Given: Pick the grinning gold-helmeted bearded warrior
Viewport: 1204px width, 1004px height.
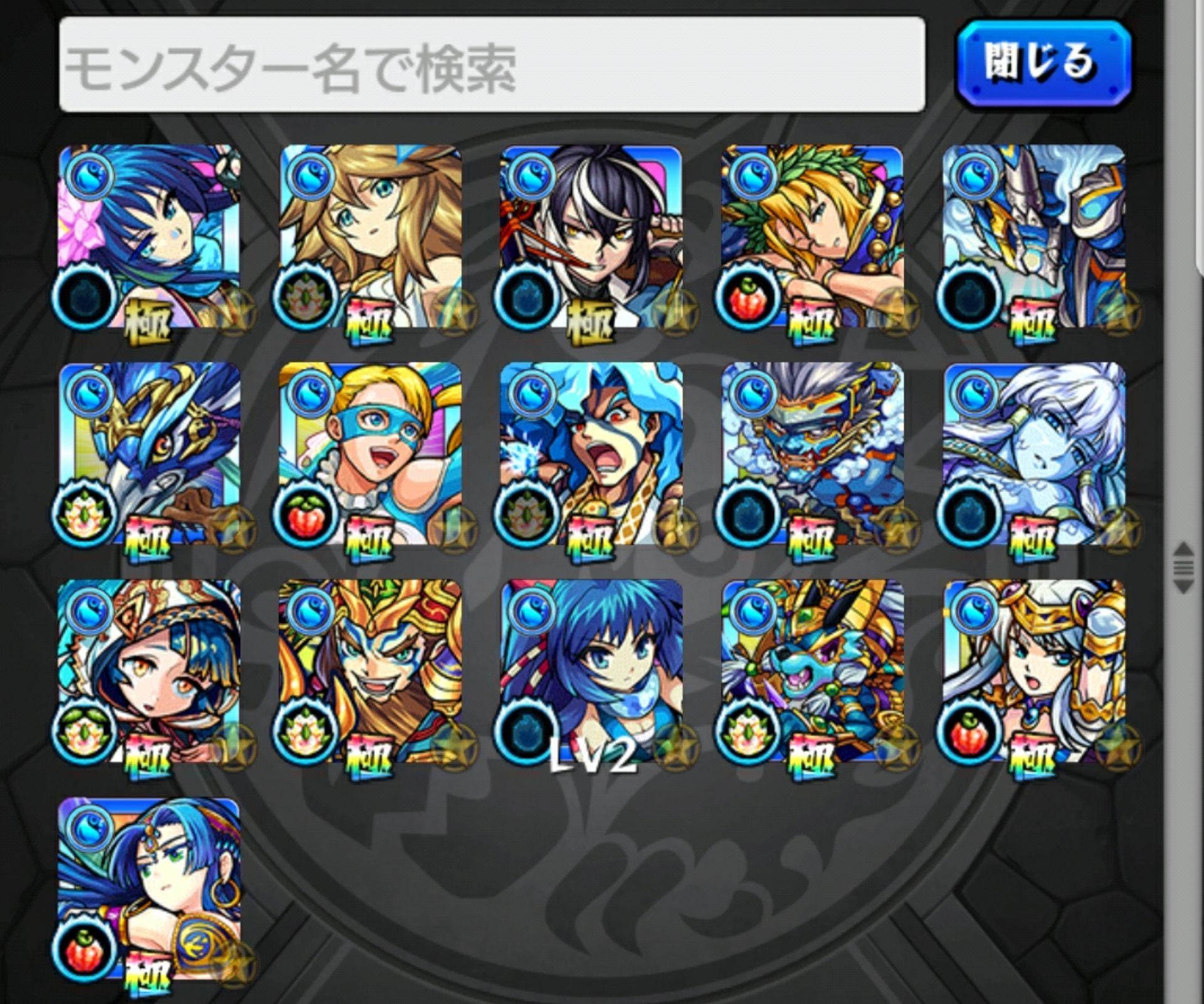Looking at the screenshot, I should (x=370, y=671).
